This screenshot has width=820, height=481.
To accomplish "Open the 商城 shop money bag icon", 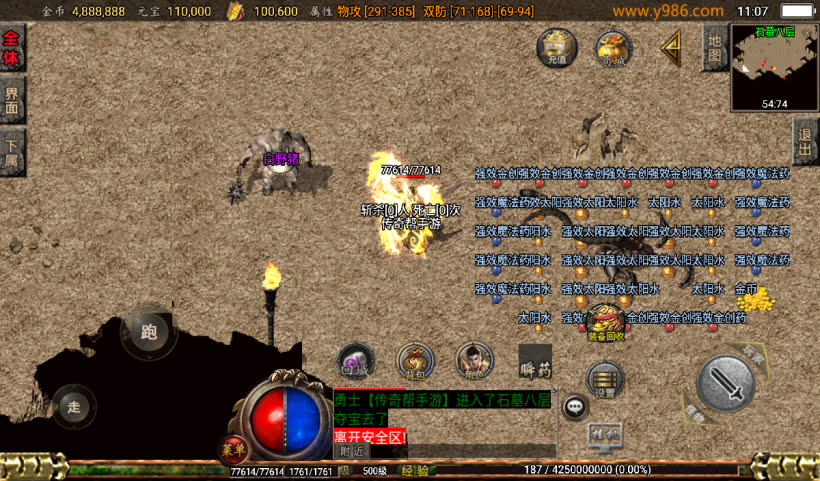I will click(x=613, y=47).
